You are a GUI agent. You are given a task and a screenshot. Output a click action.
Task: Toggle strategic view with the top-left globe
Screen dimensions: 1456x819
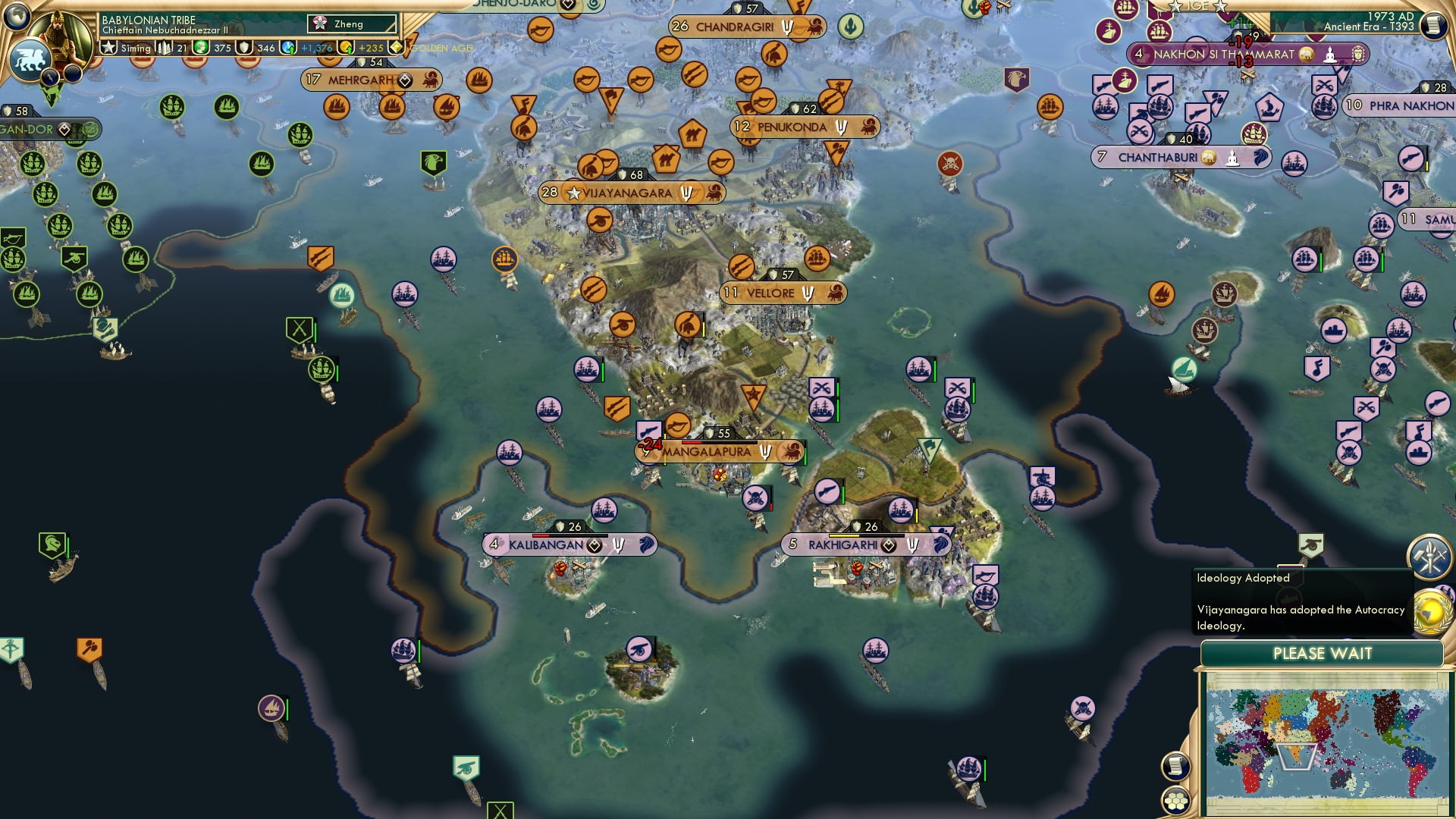[16, 17]
